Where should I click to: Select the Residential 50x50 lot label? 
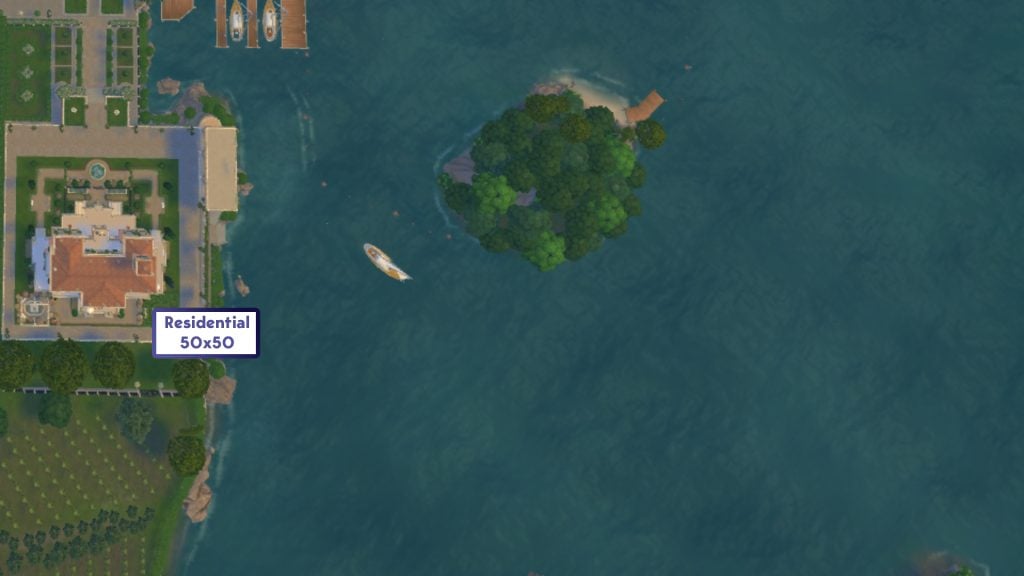click(206, 333)
